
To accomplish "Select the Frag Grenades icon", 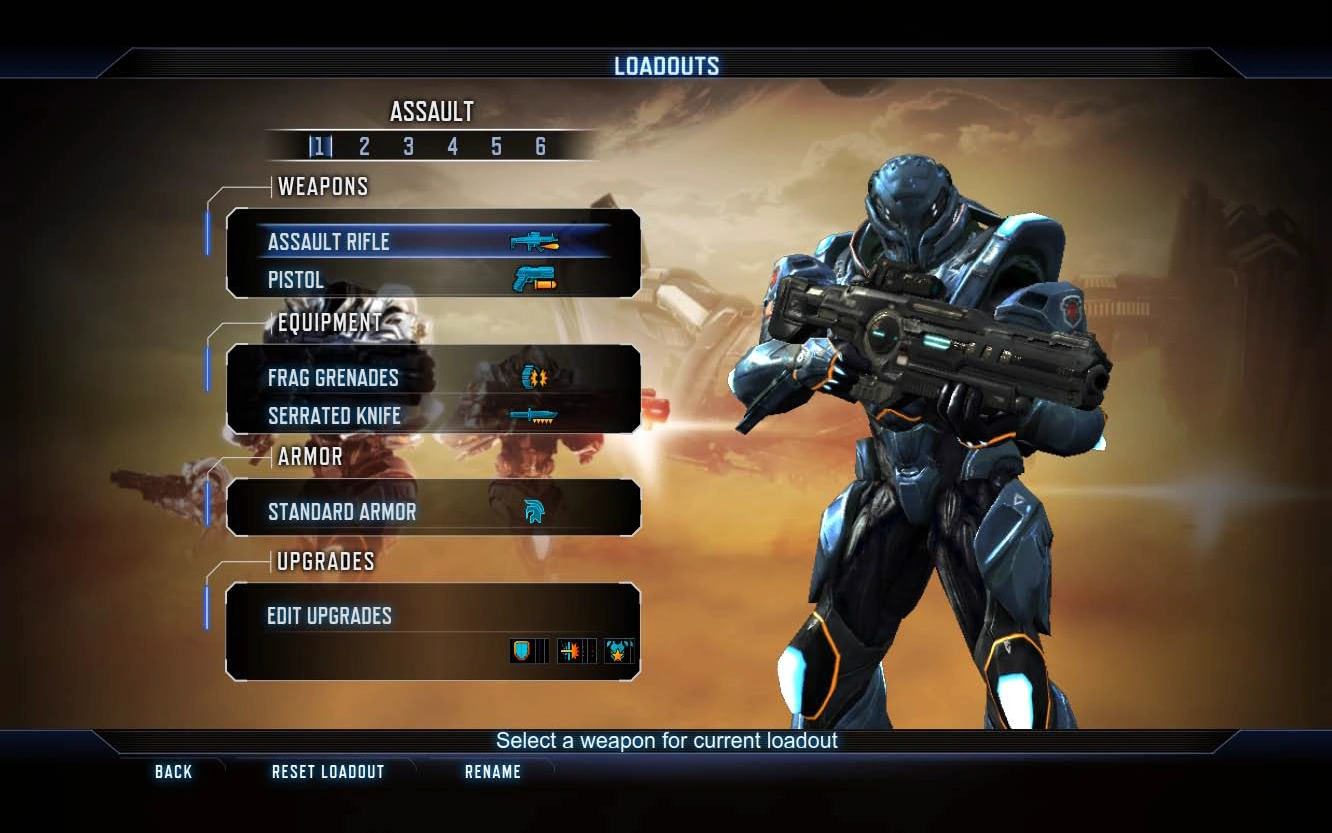I will pyautogui.click(x=534, y=376).
